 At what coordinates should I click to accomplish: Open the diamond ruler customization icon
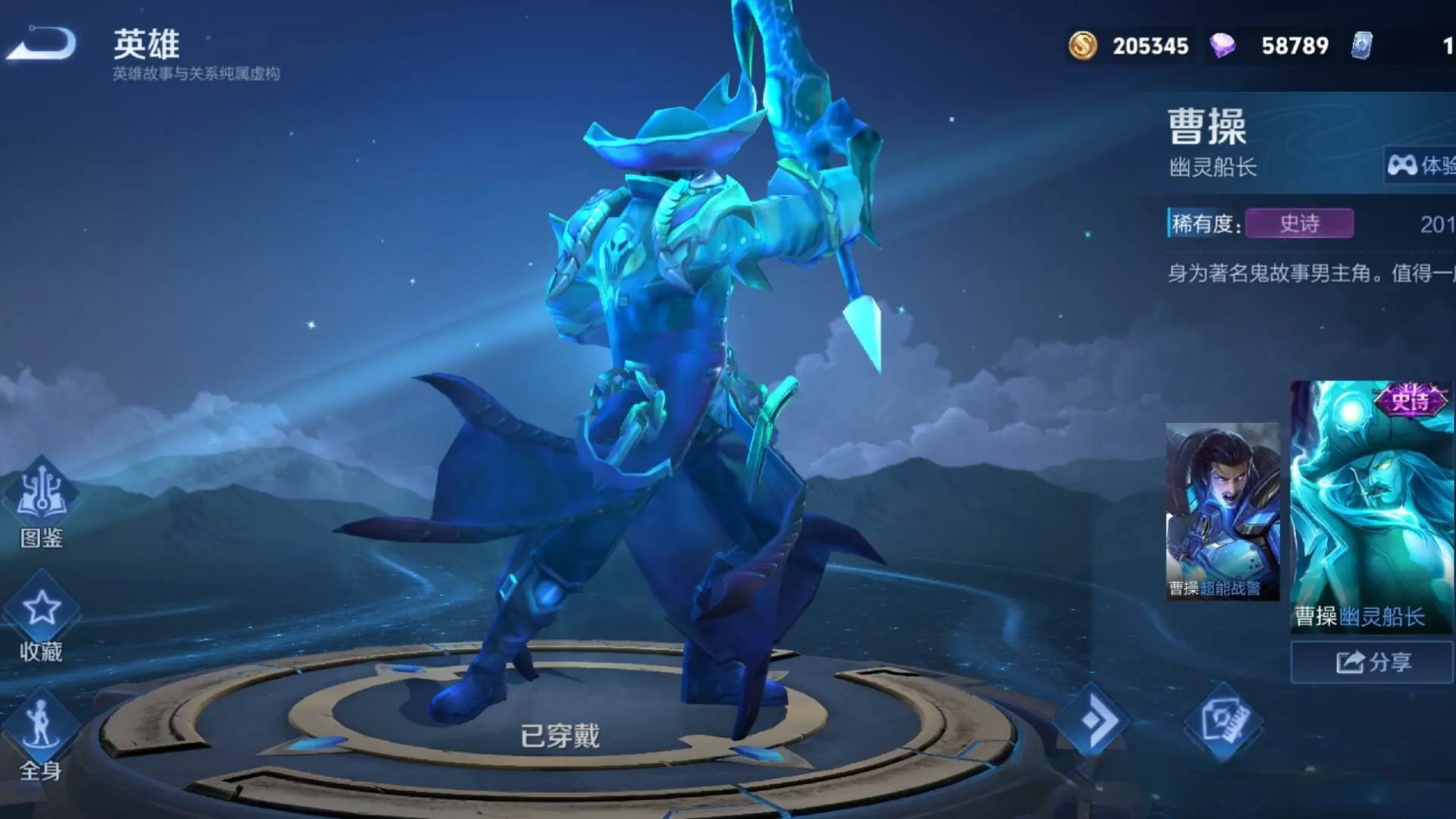[1223, 721]
